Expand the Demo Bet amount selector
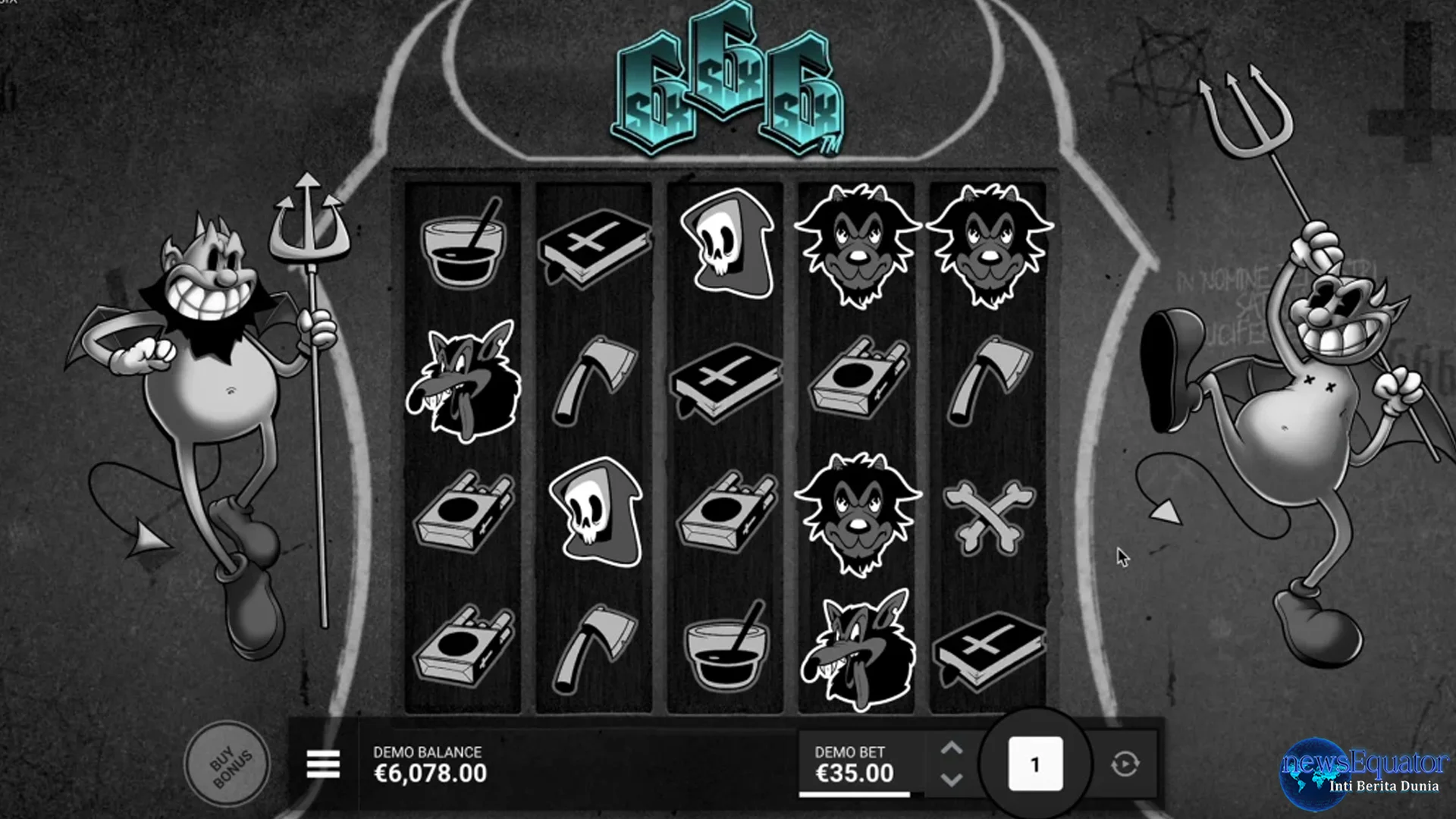The height and width of the screenshot is (819, 1456). (x=855, y=762)
